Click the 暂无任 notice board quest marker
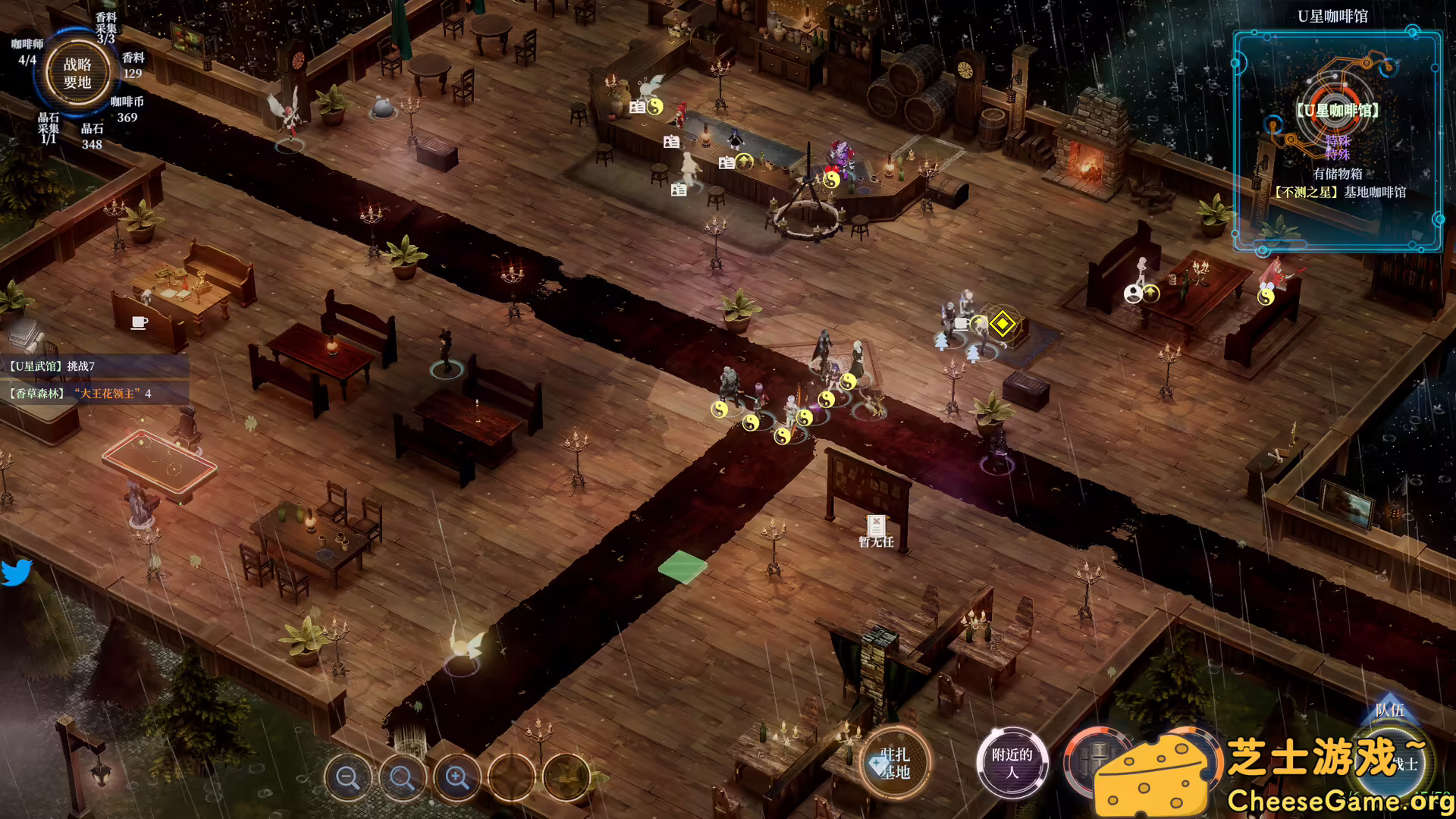 tap(876, 530)
